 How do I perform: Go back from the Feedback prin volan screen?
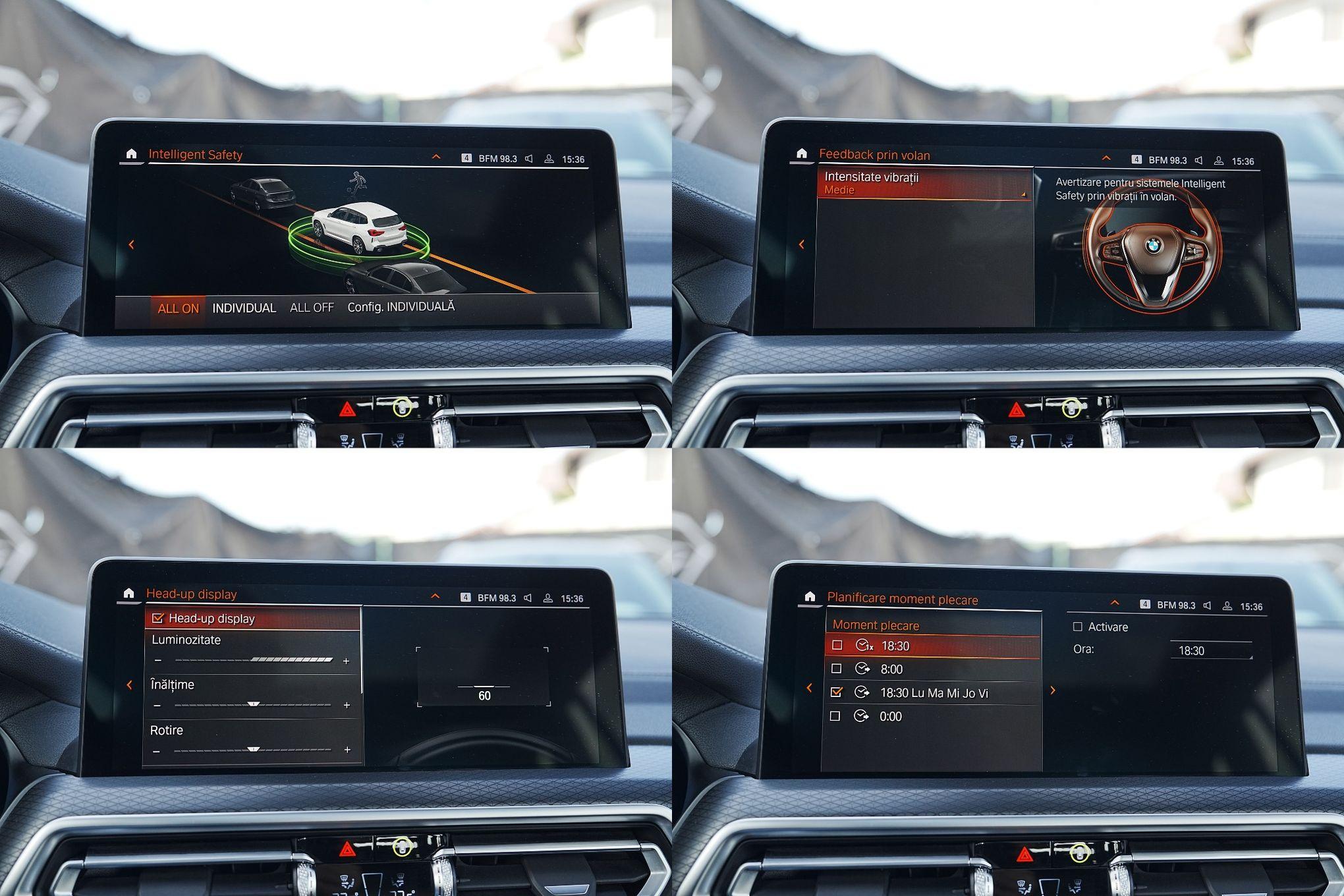pos(801,244)
